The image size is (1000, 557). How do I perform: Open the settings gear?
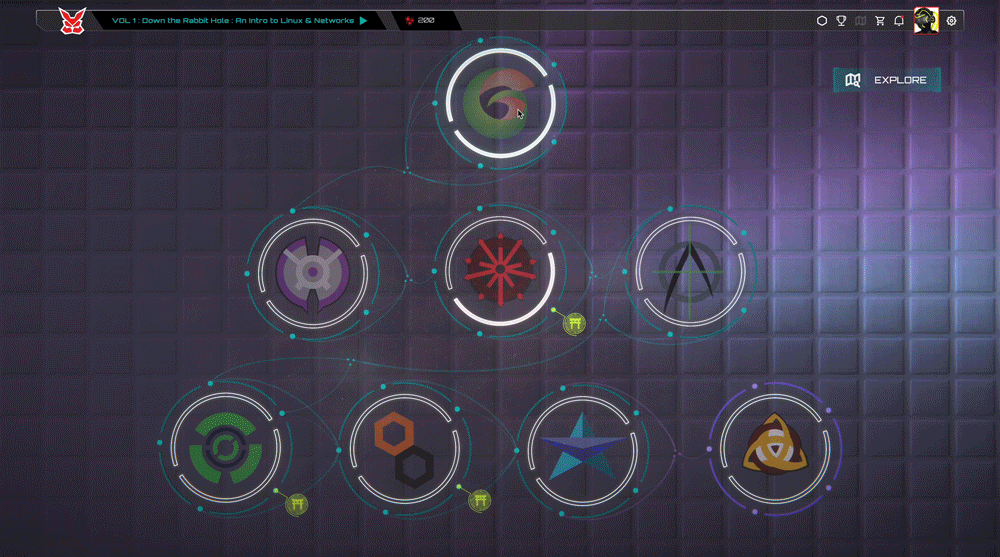(951, 20)
